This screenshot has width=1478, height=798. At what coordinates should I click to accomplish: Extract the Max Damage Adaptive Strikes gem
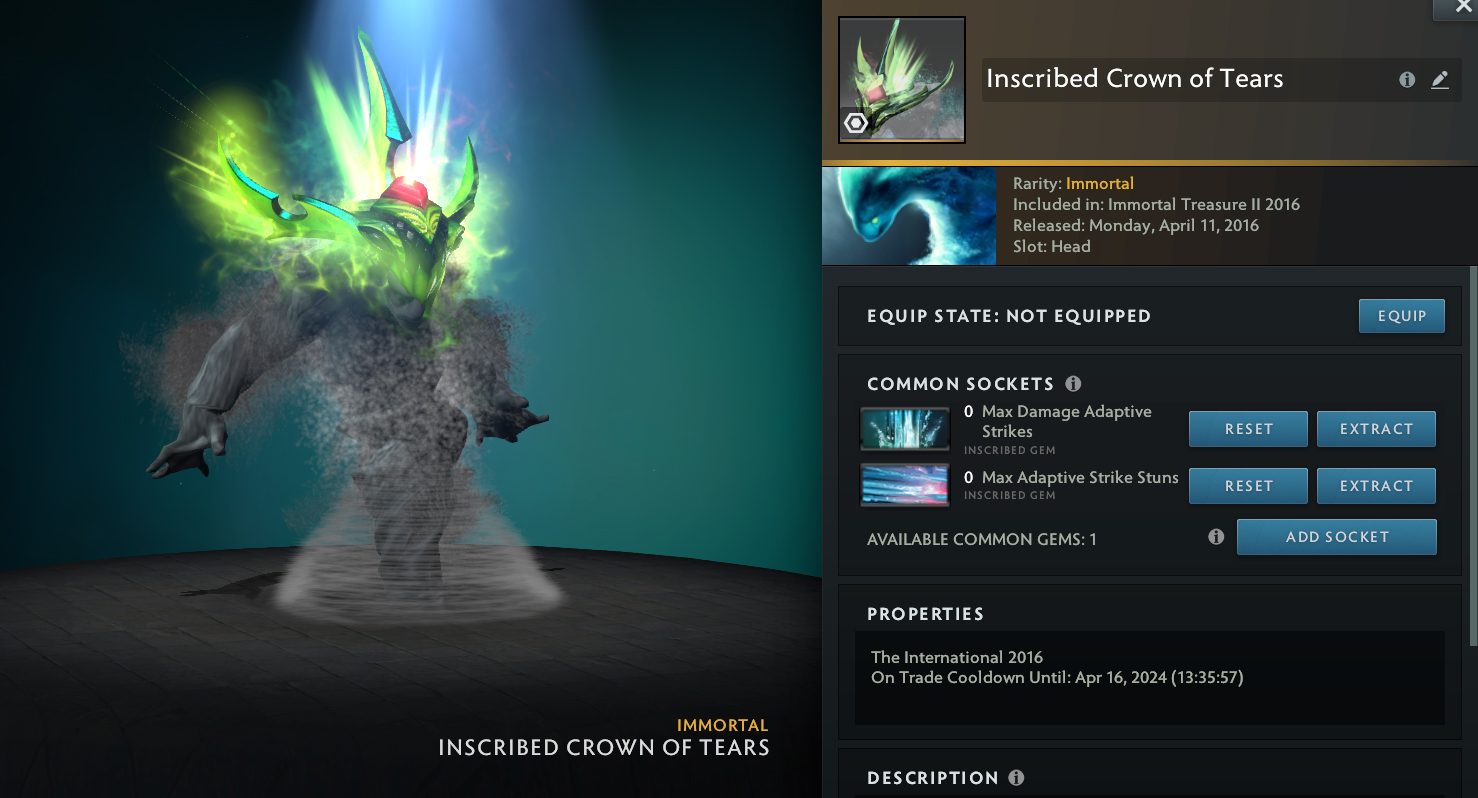(1376, 429)
